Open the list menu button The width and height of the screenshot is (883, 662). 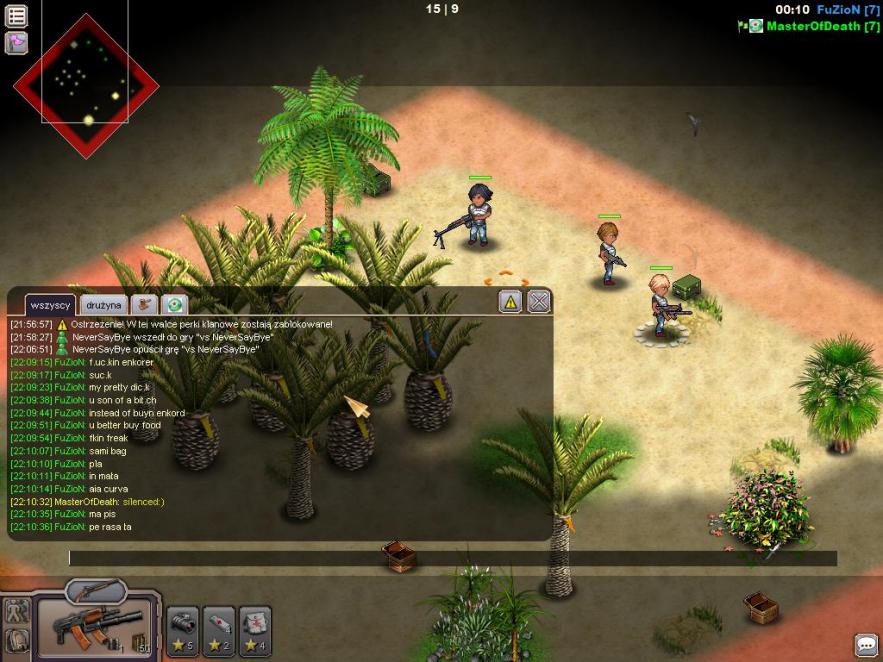[x=16, y=16]
